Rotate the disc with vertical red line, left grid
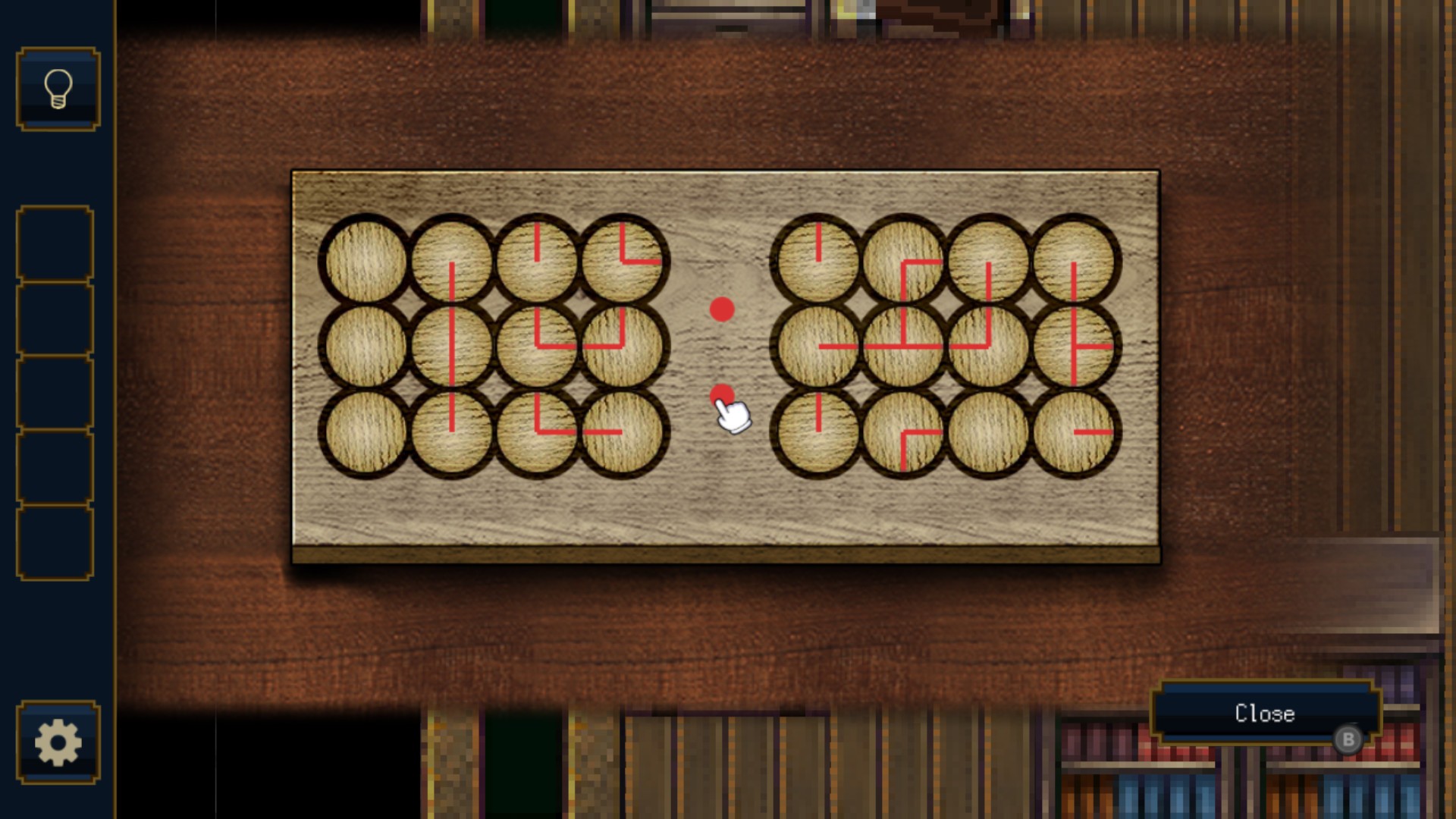The image size is (1456, 819). pos(452,259)
